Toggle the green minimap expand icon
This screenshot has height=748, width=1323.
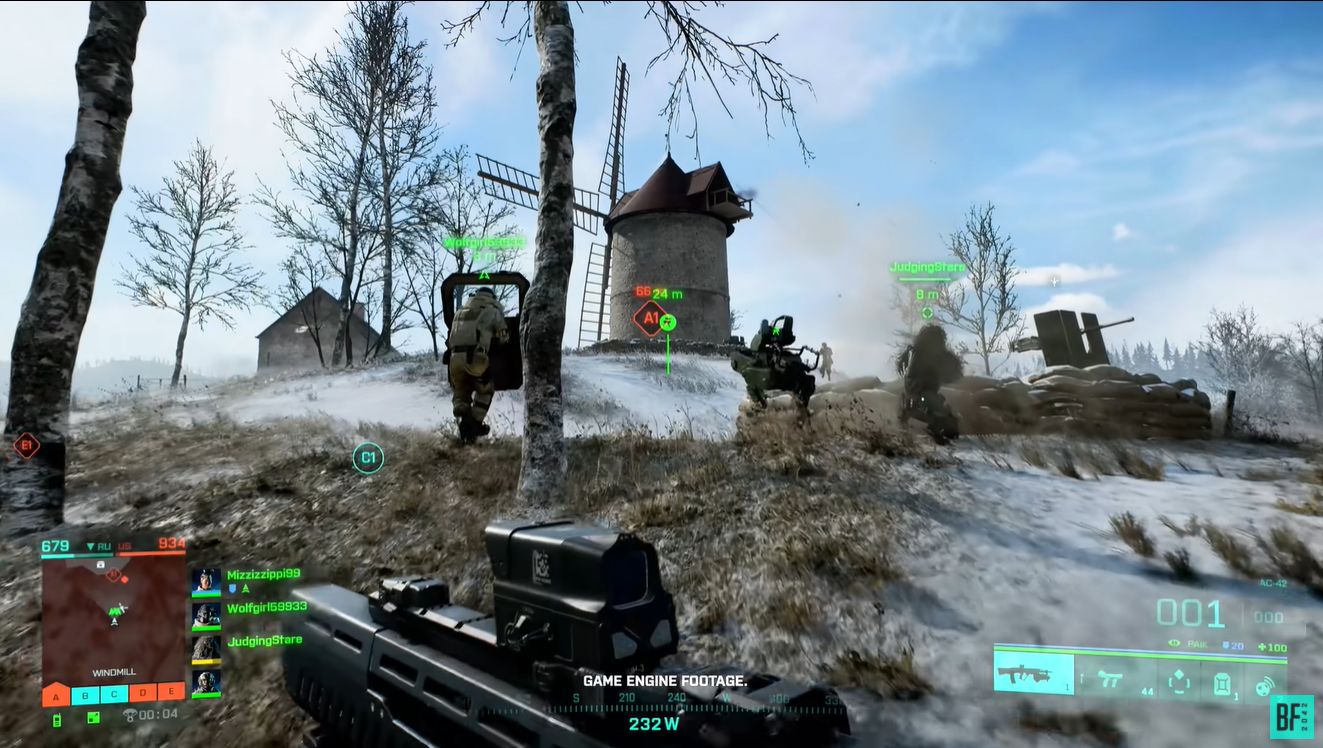pos(93,717)
